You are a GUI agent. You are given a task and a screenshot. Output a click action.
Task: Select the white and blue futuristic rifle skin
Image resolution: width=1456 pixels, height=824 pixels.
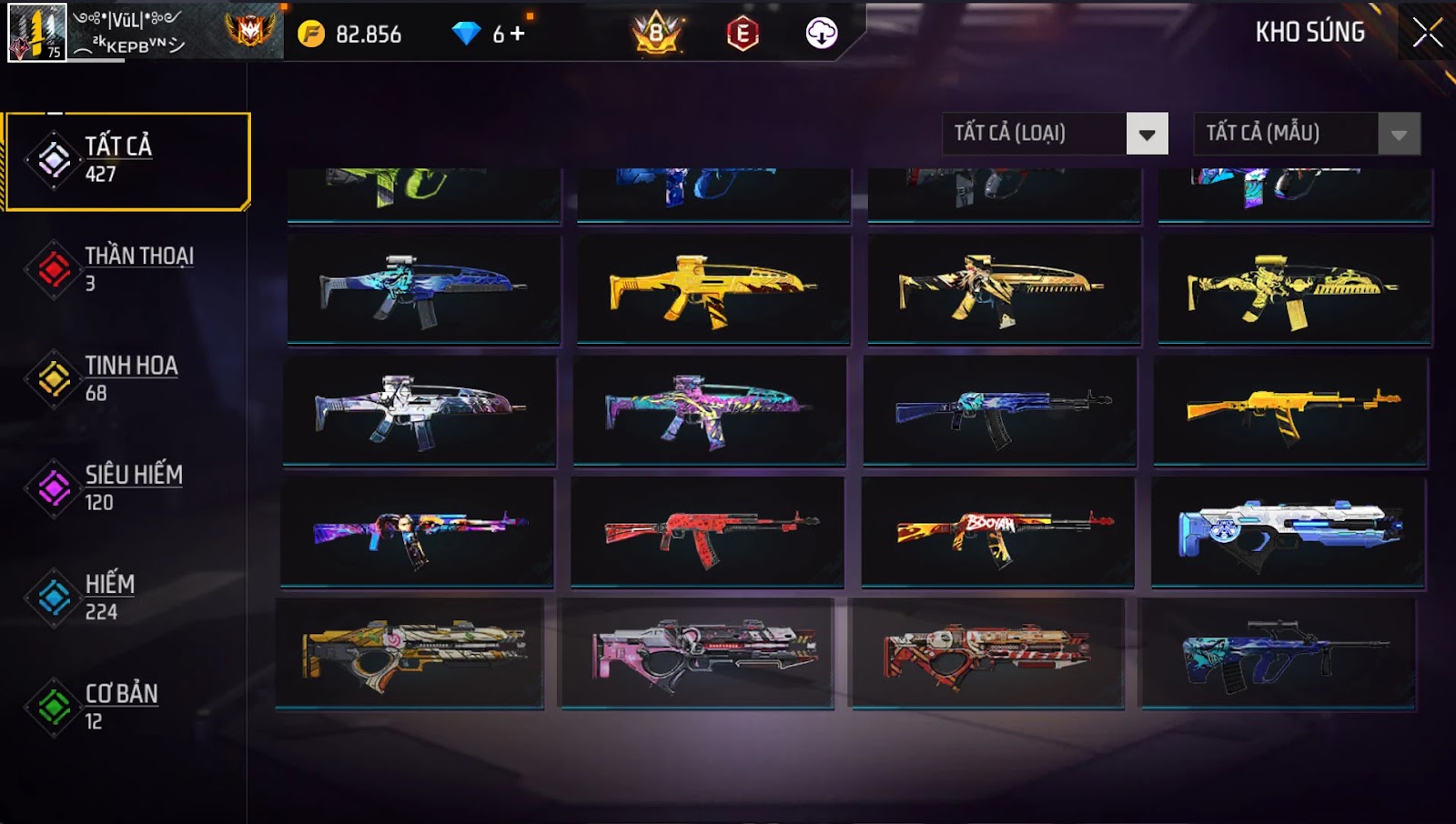coord(1288,532)
